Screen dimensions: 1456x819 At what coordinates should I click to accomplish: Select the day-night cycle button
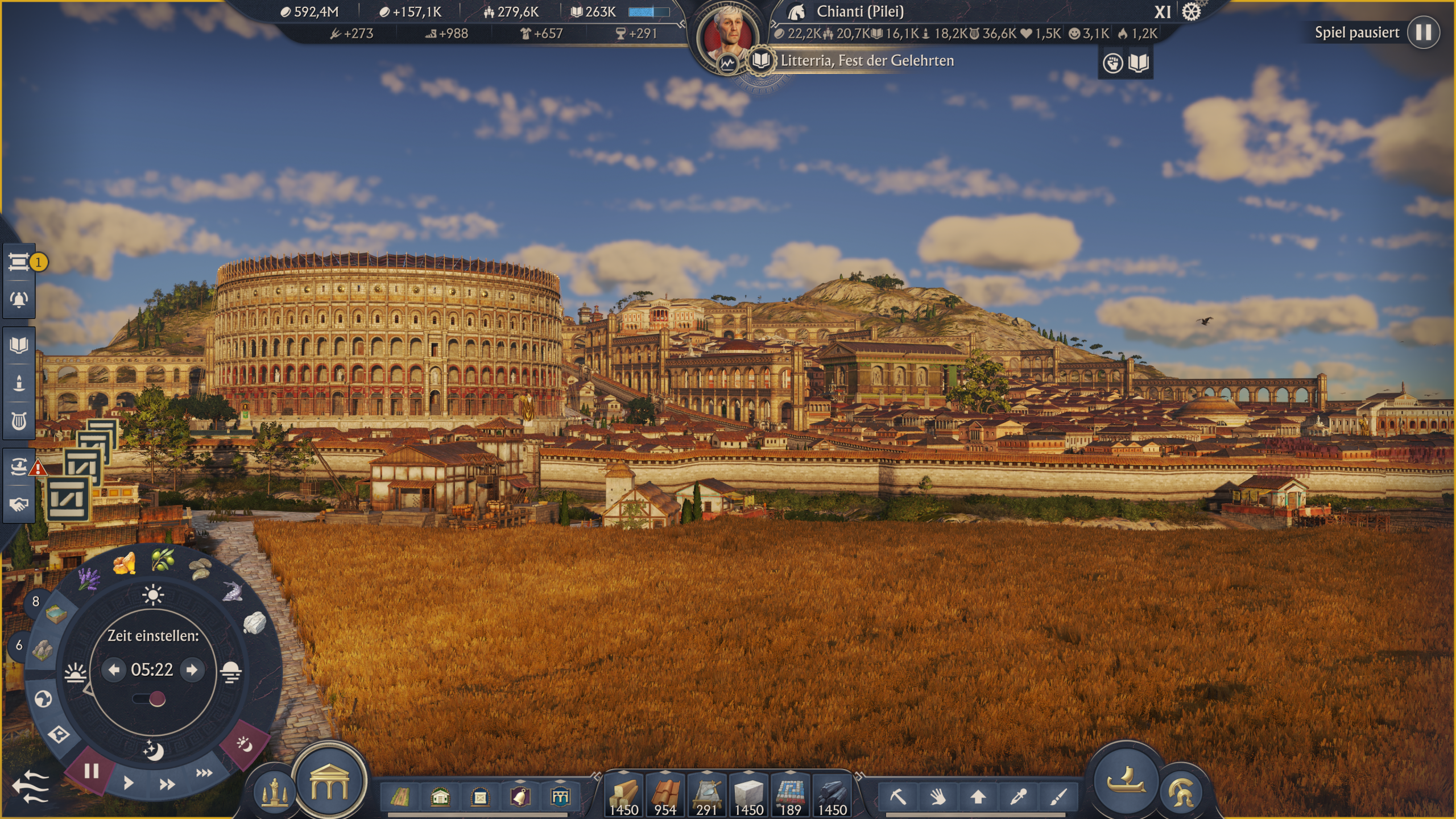pyautogui.click(x=245, y=744)
